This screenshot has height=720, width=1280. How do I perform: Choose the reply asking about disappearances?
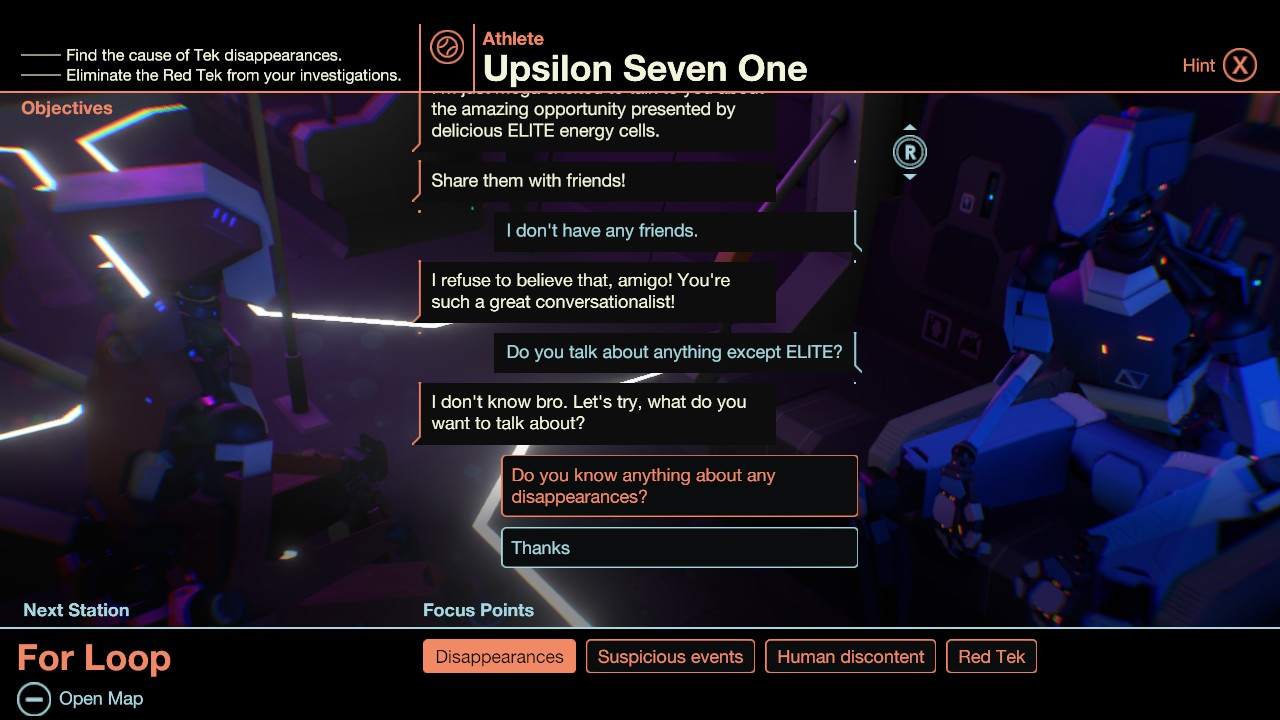pyautogui.click(x=679, y=485)
